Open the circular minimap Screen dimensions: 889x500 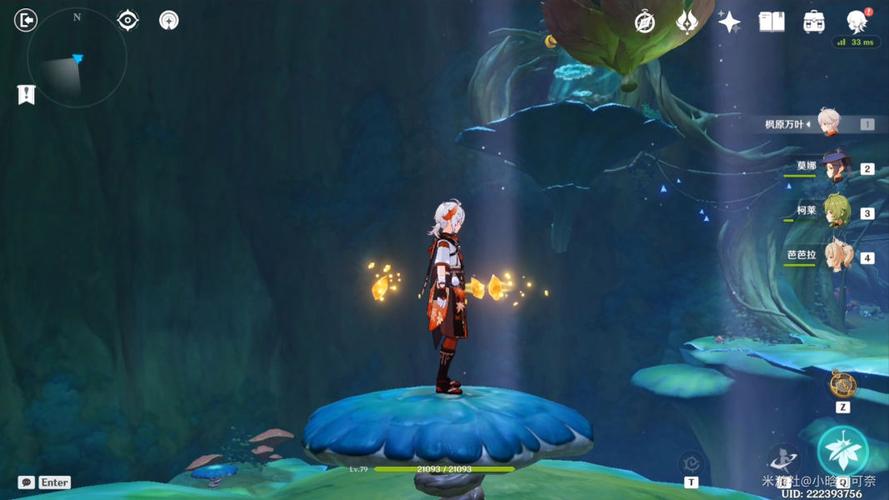click(76, 60)
